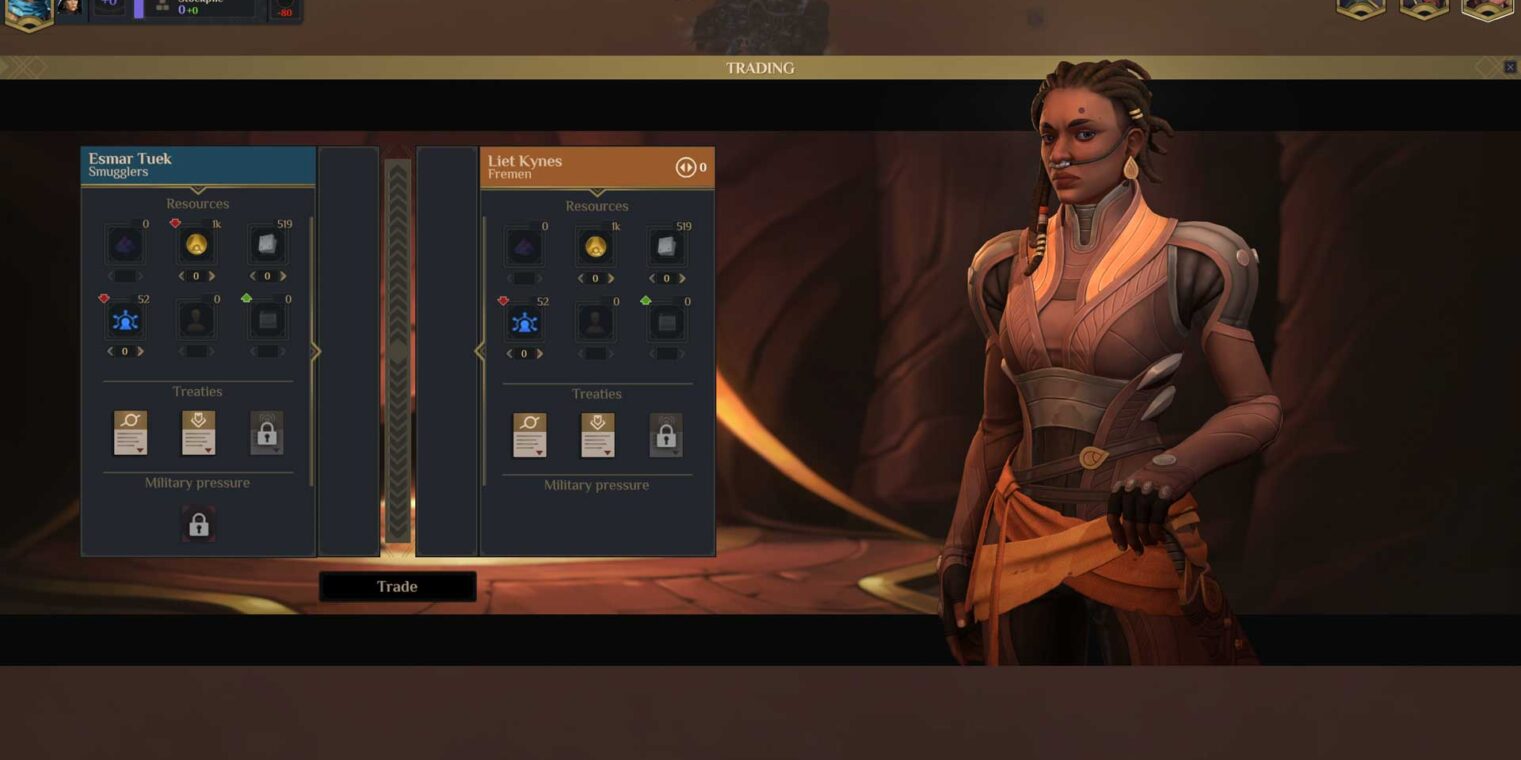1521x760 pixels.
Task: Select the blue influence icon in Fremen panel
Action: point(525,323)
